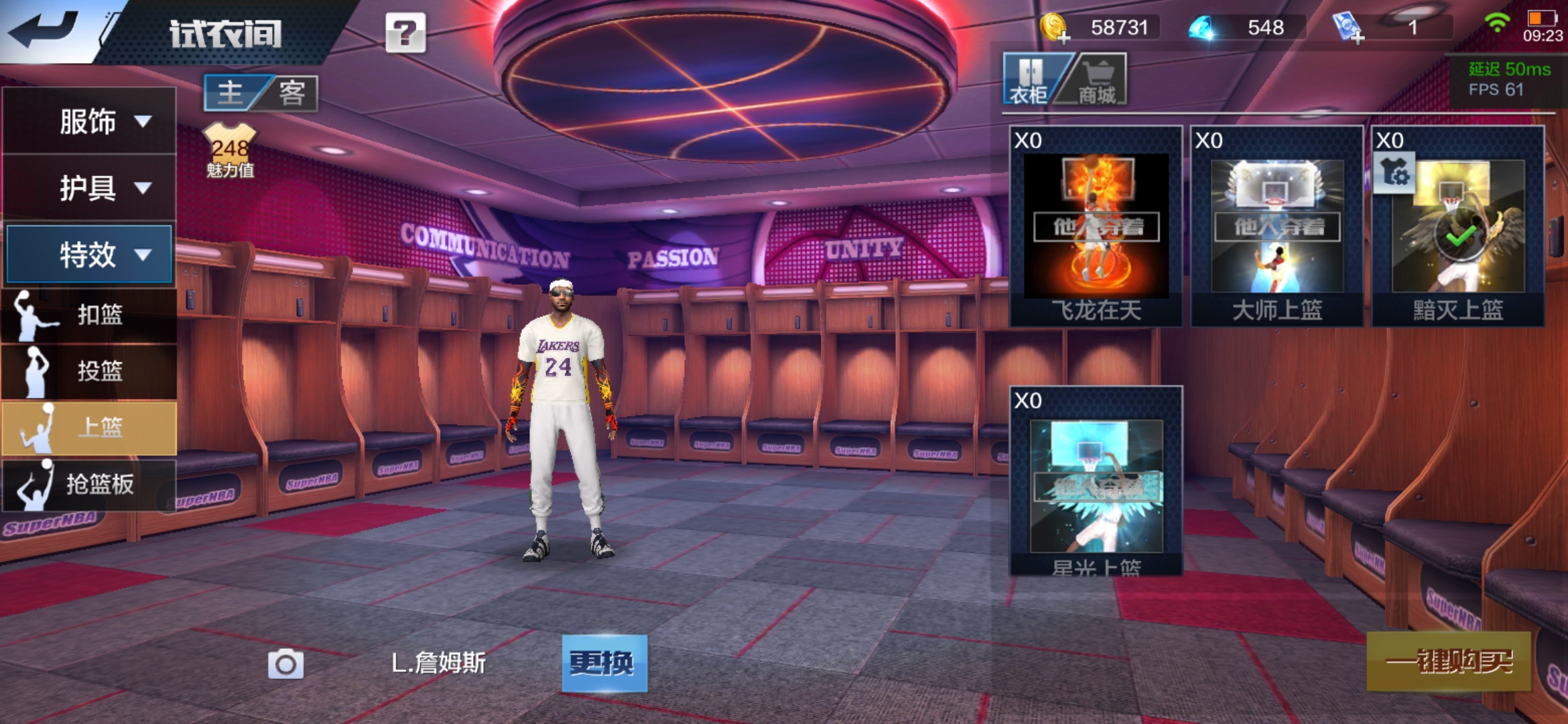This screenshot has width=1568, height=724.
Task: Select the 投篮 shooting effects category
Action: pos(89,371)
